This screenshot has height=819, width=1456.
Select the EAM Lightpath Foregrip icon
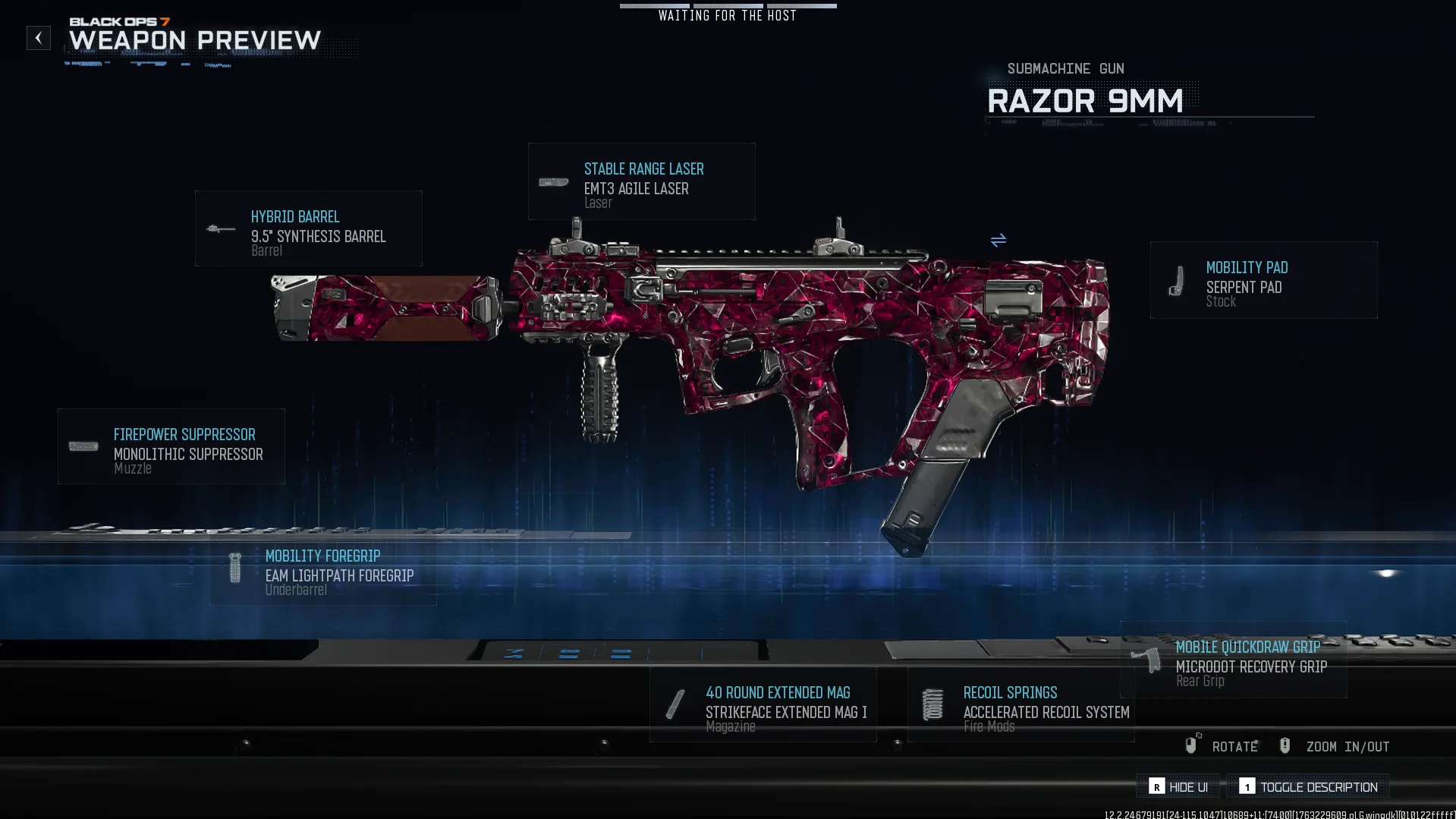pyautogui.click(x=234, y=568)
